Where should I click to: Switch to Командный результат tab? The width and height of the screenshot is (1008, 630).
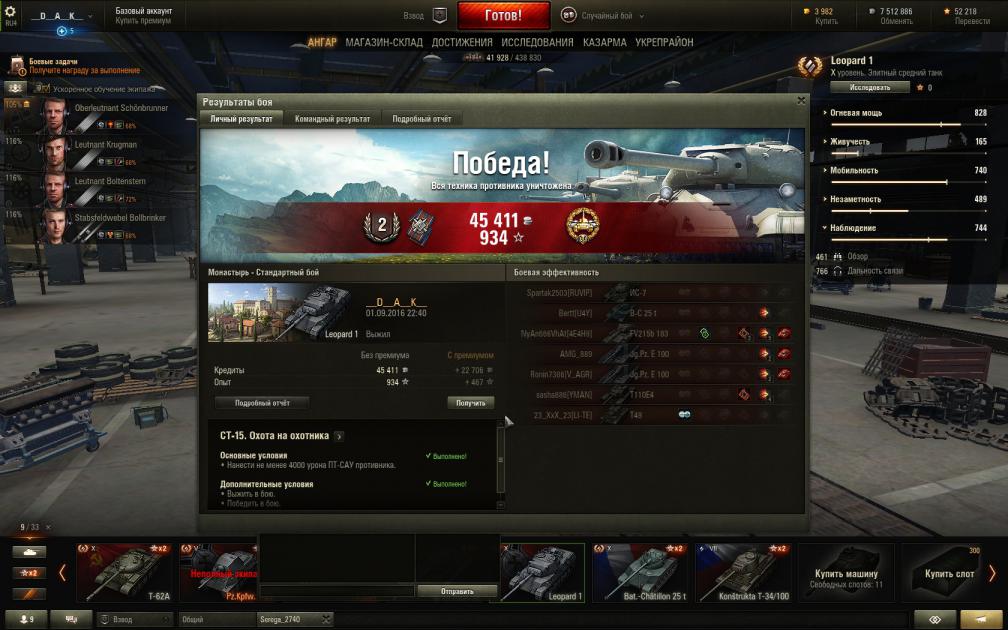332,119
